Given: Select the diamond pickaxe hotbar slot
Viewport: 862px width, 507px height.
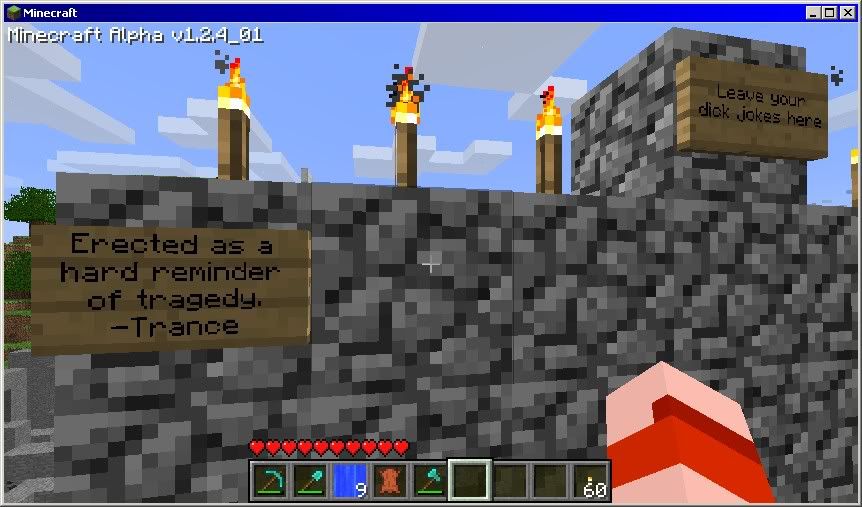Looking at the screenshot, I should 268,480.
